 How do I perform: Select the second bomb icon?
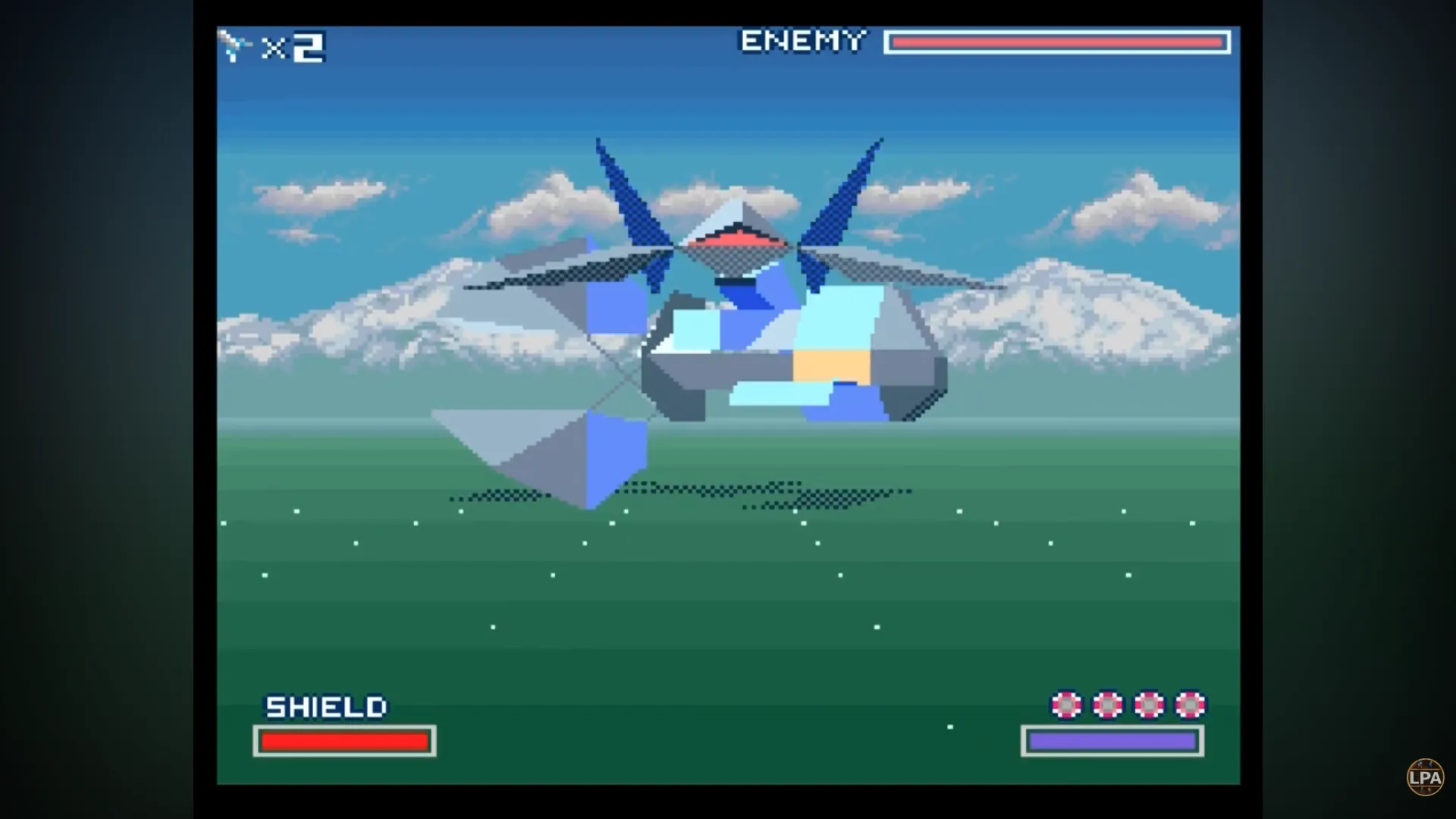point(1108,705)
